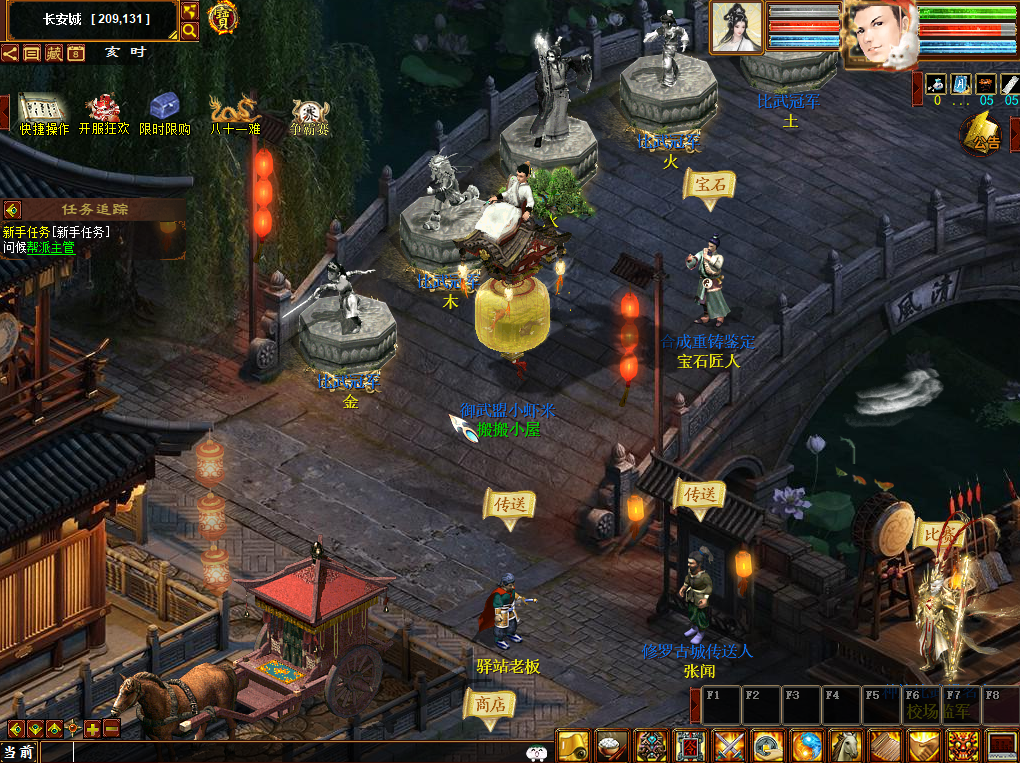
Task: Select the player's character portrait
Action: coord(878,33)
